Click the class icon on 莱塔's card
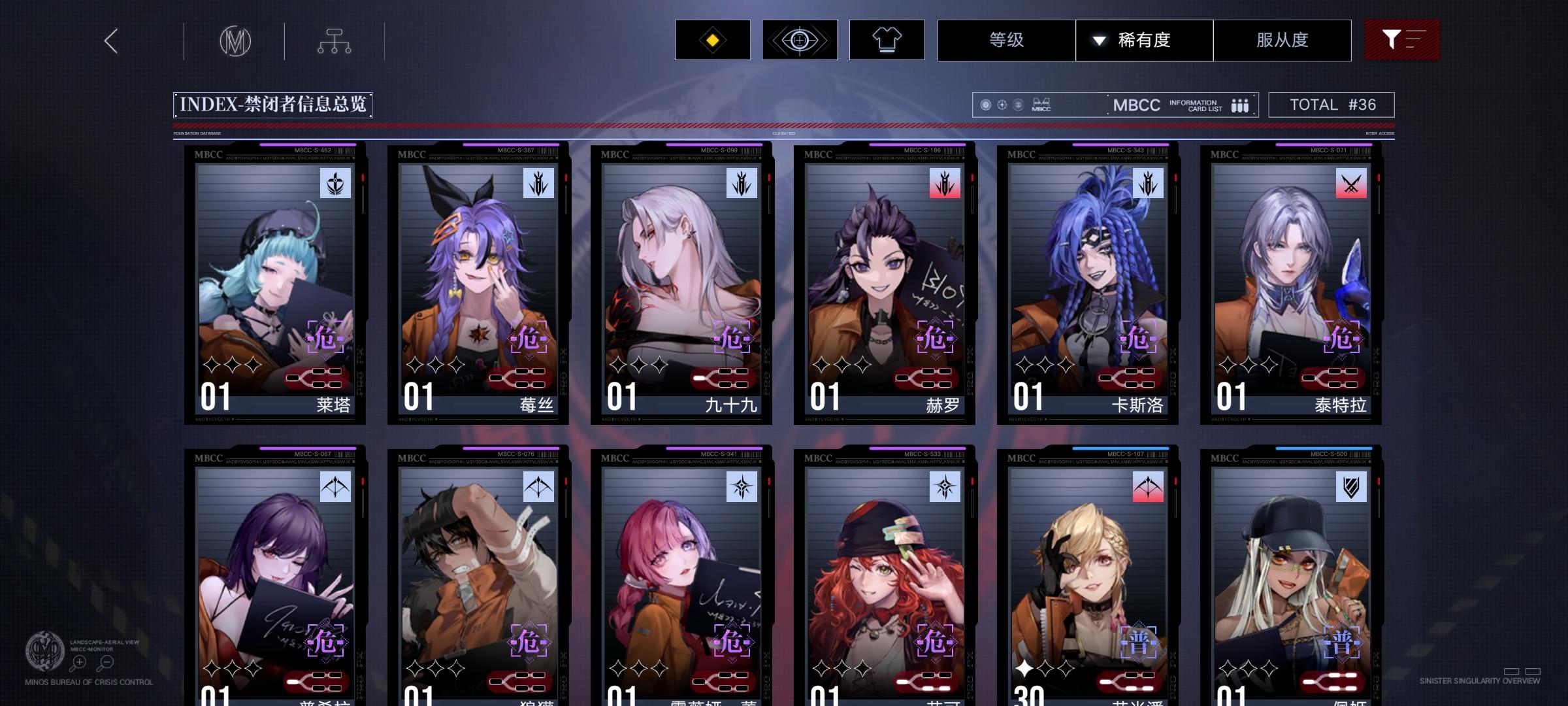Image resolution: width=1568 pixels, height=706 pixels. (335, 183)
